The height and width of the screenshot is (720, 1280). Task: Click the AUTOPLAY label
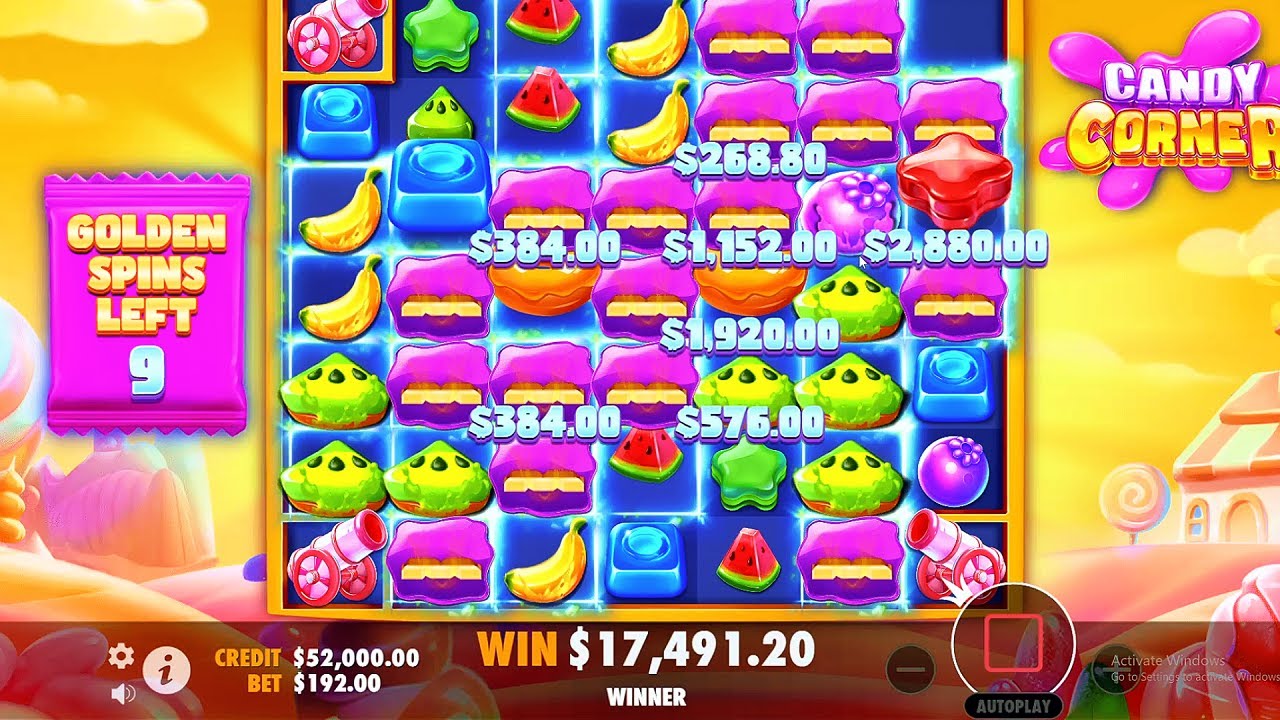pos(1014,705)
